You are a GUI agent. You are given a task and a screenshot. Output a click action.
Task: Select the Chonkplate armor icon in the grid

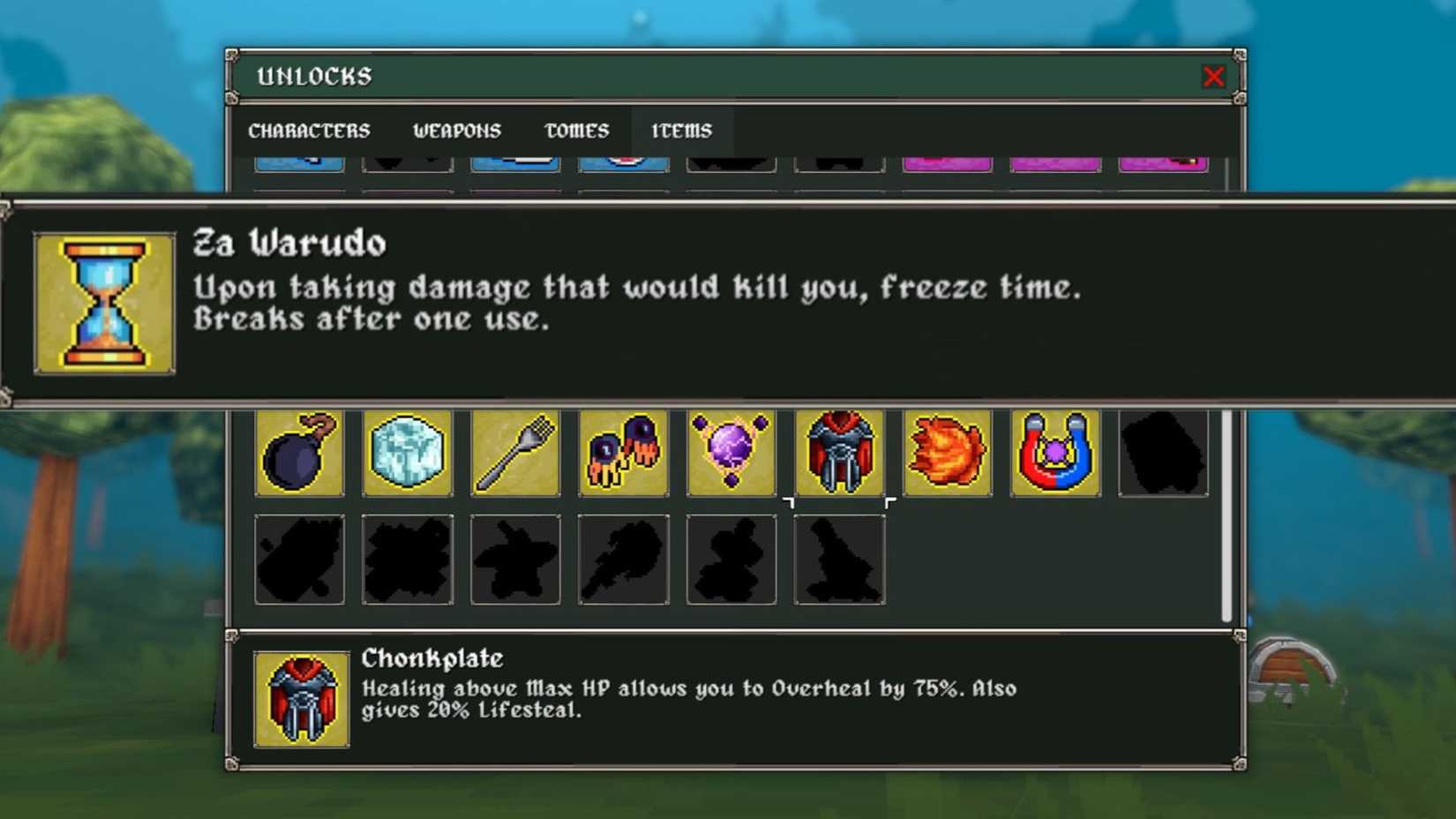pyautogui.click(x=839, y=454)
